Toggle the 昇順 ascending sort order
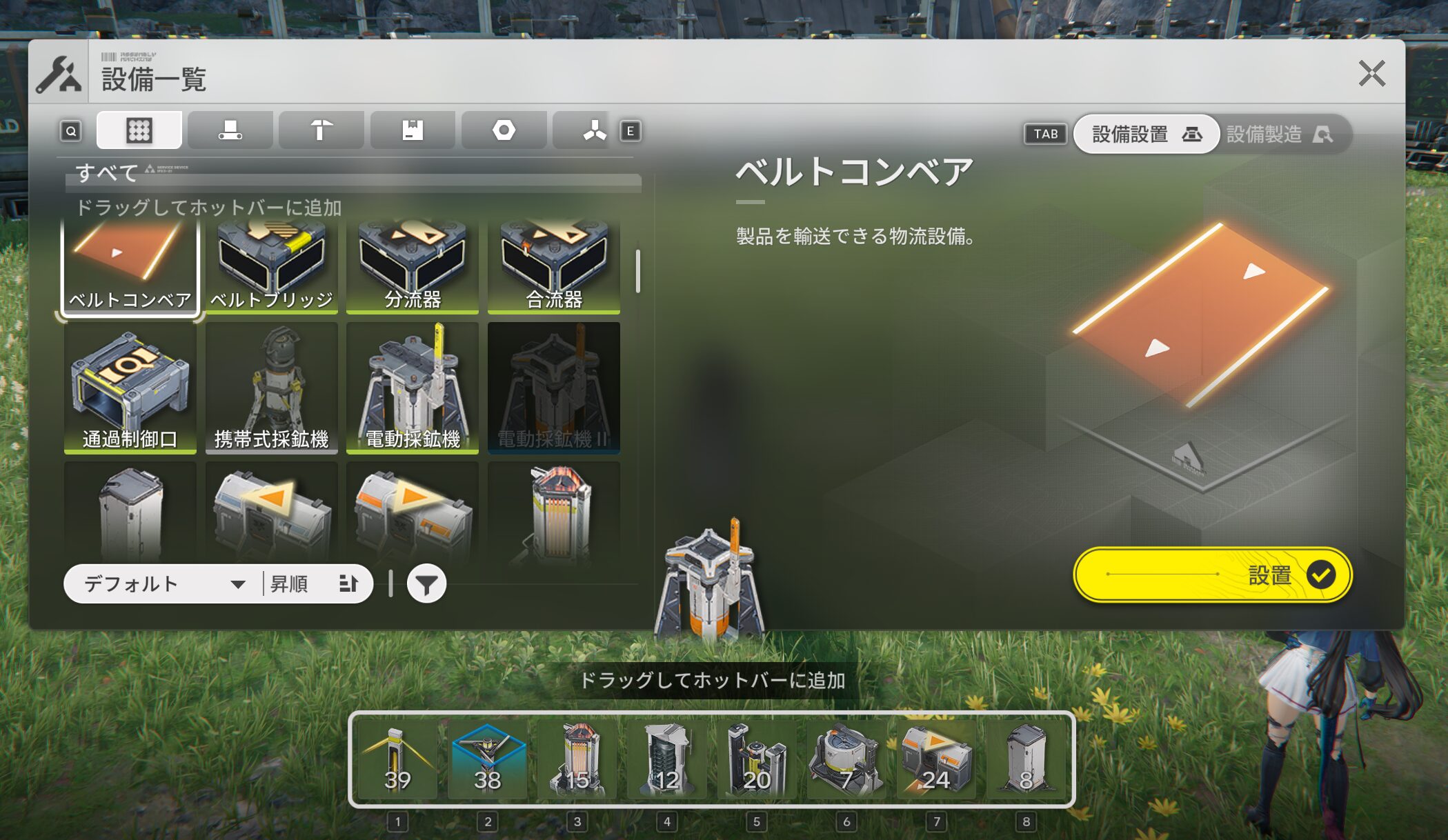Viewport: 1448px width, 840px height. coord(315,584)
